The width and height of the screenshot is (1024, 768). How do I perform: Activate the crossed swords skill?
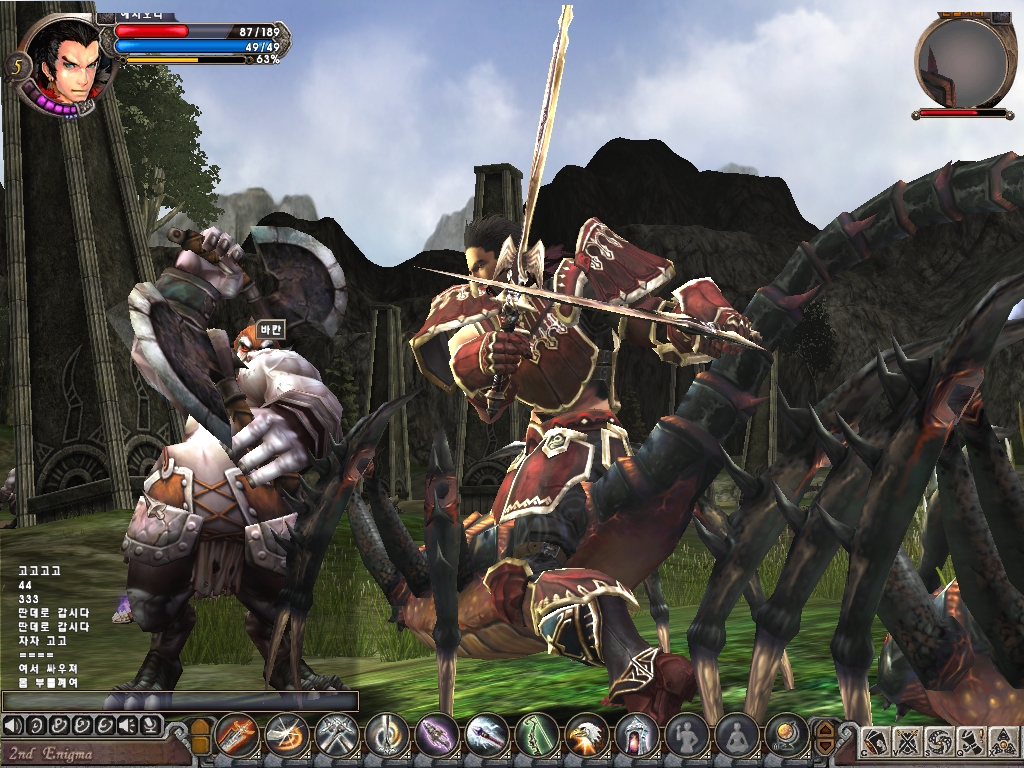click(x=337, y=737)
